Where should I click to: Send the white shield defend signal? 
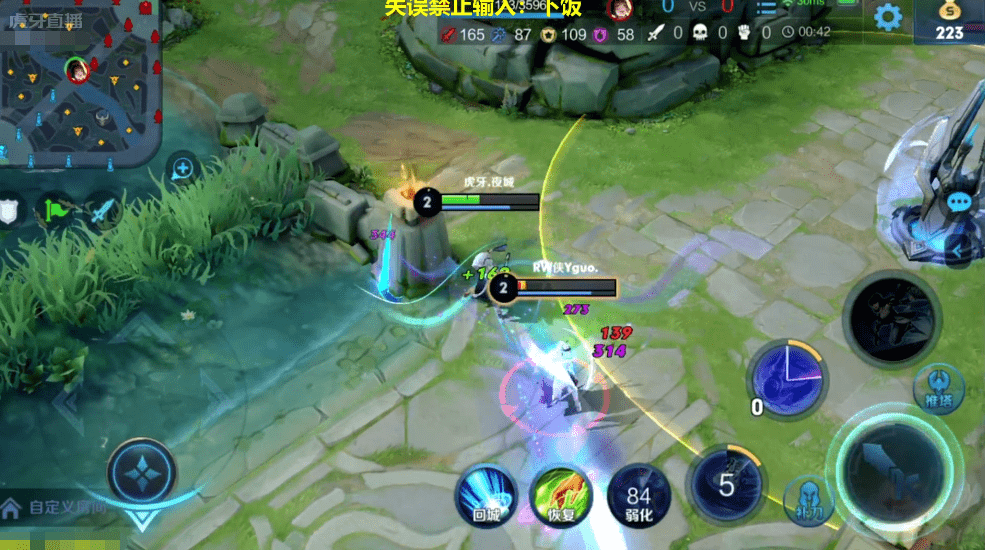coord(8,211)
